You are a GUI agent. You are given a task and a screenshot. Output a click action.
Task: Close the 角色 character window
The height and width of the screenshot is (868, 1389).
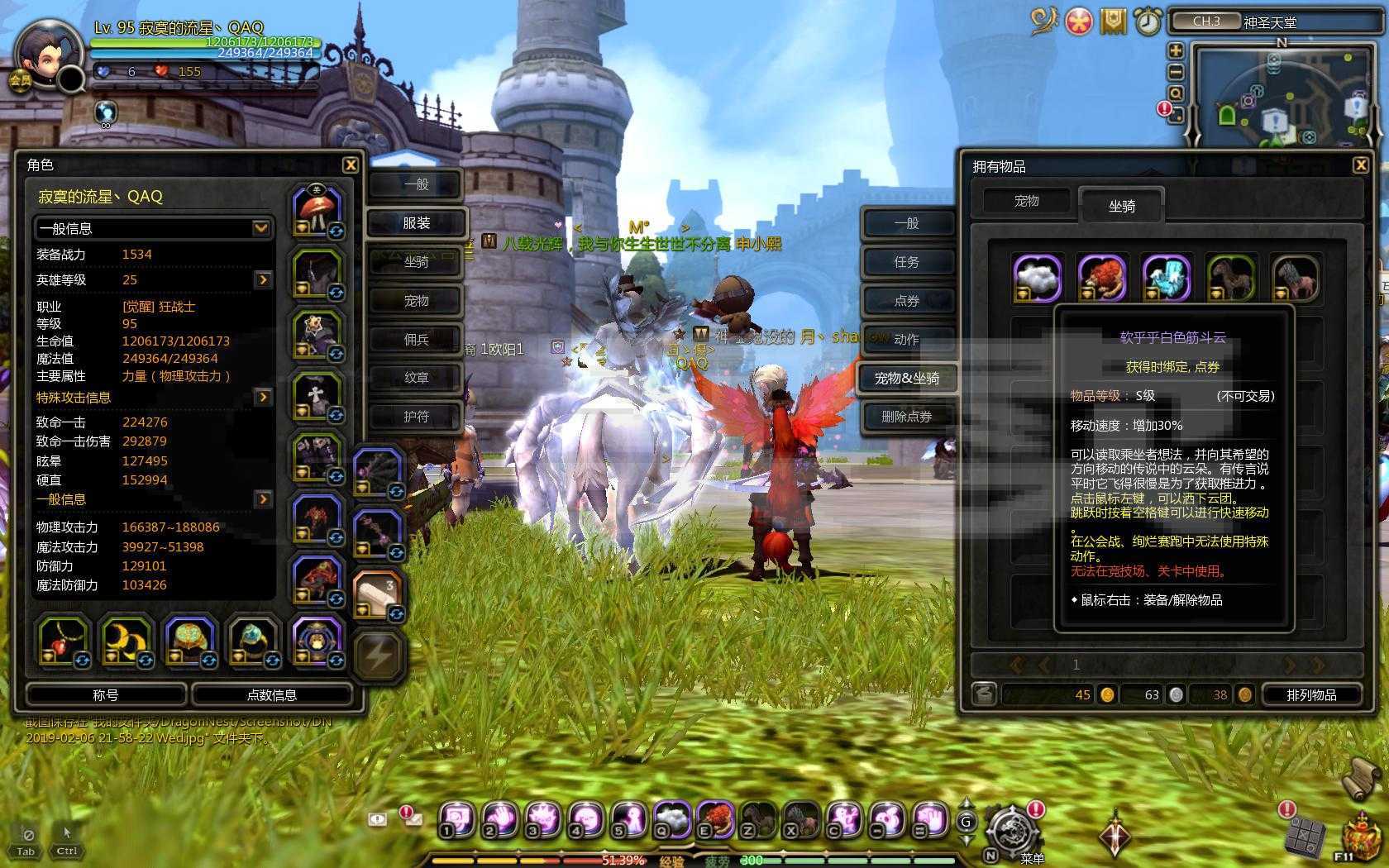click(351, 165)
